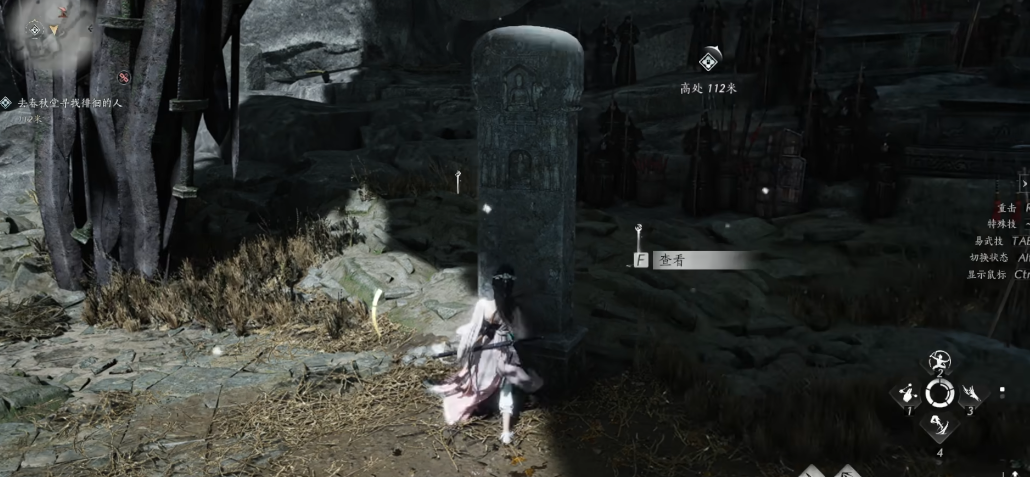This screenshot has width=1030, height=477.
Task: Trigger skill slot 3 feather ability
Action: tap(970, 393)
